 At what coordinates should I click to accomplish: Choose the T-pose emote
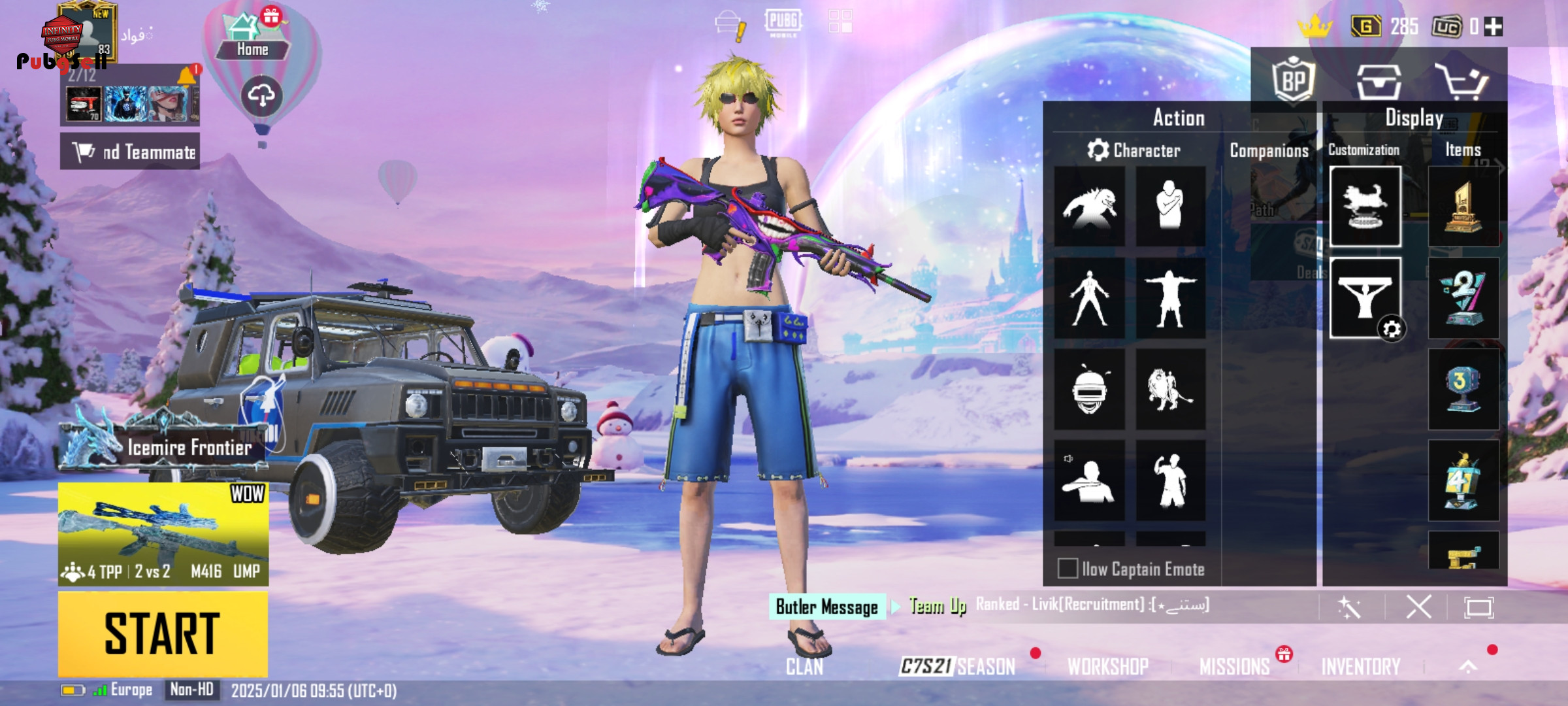tap(1170, 298)
